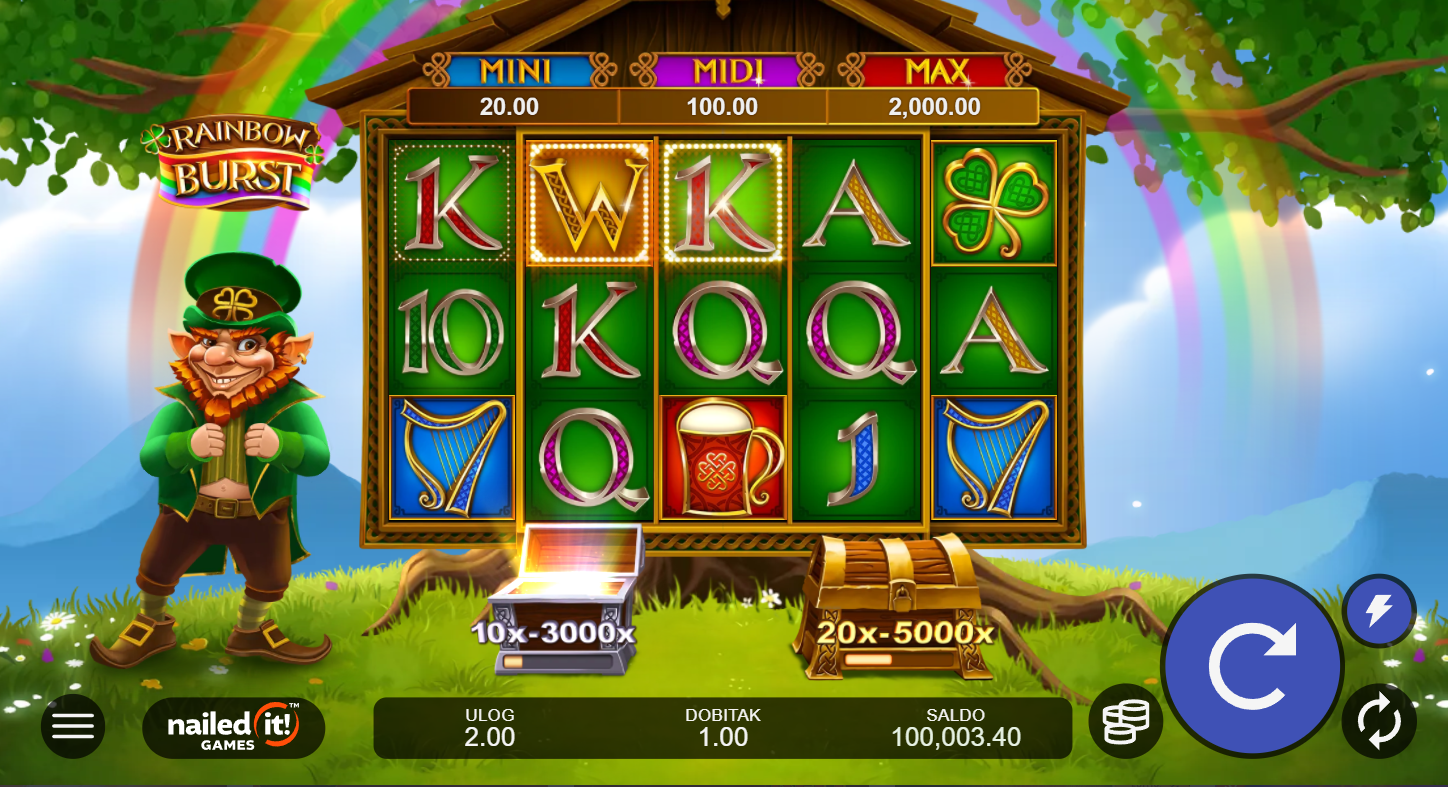Image resolution: width=1448 pixels, height=787 pixels.
Task: Spin the reels with the large blue button
Action: point(1252,665)
